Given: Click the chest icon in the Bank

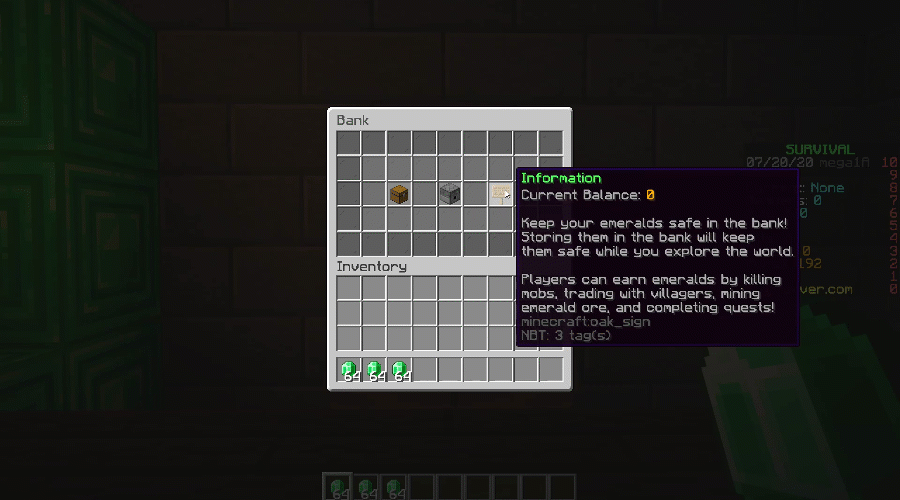Looking at the screenshot, I should point(400,194).
